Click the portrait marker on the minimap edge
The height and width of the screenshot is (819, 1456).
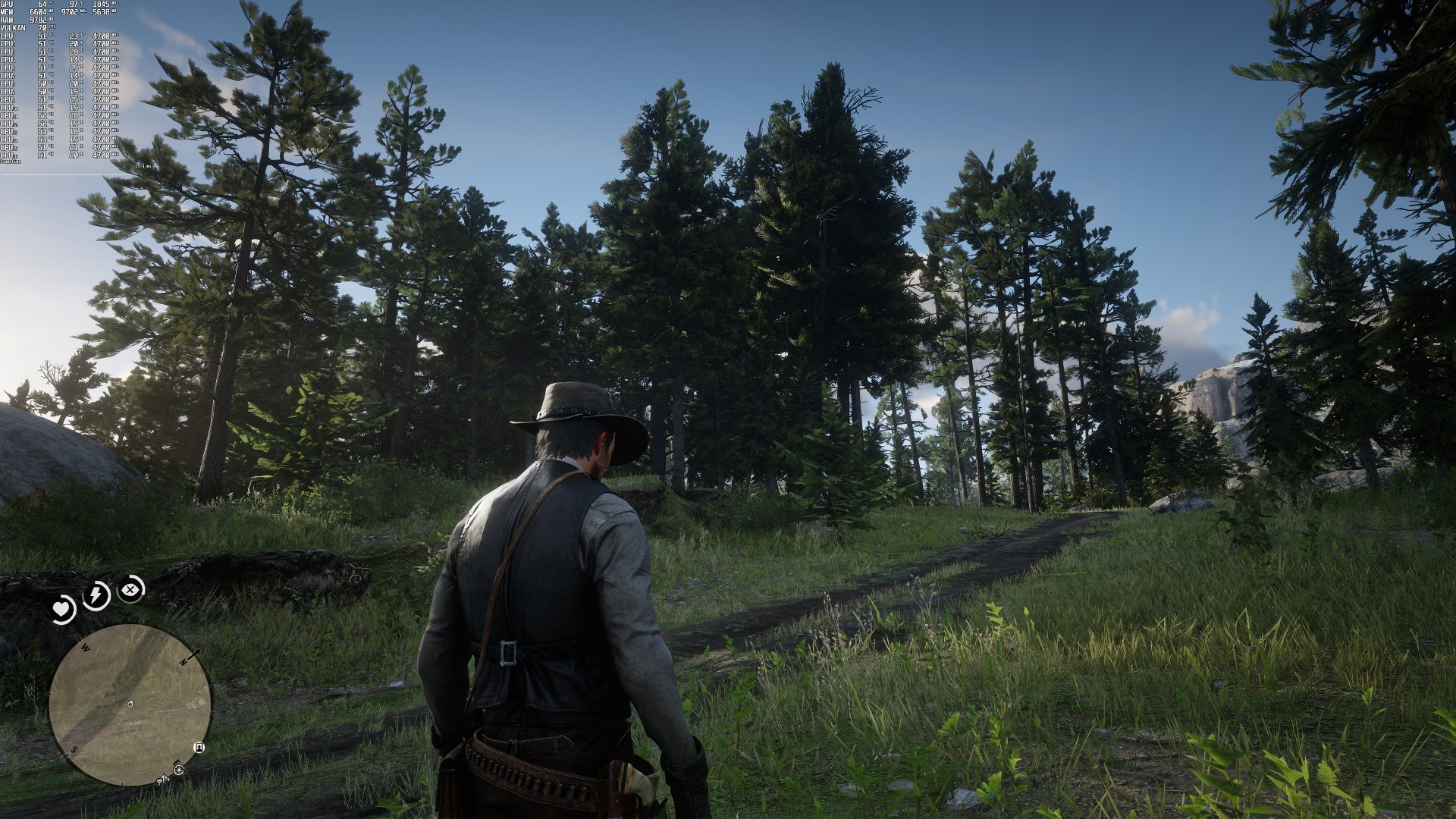point(199,748)
